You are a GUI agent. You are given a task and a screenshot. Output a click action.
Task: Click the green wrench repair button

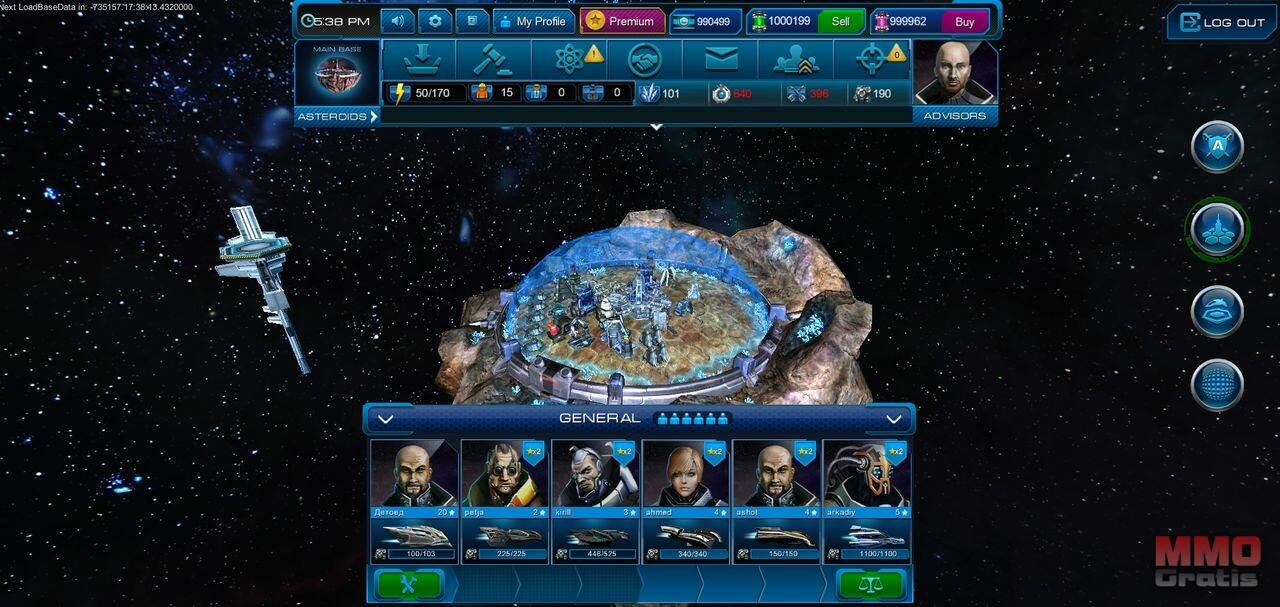pos(409,584)
